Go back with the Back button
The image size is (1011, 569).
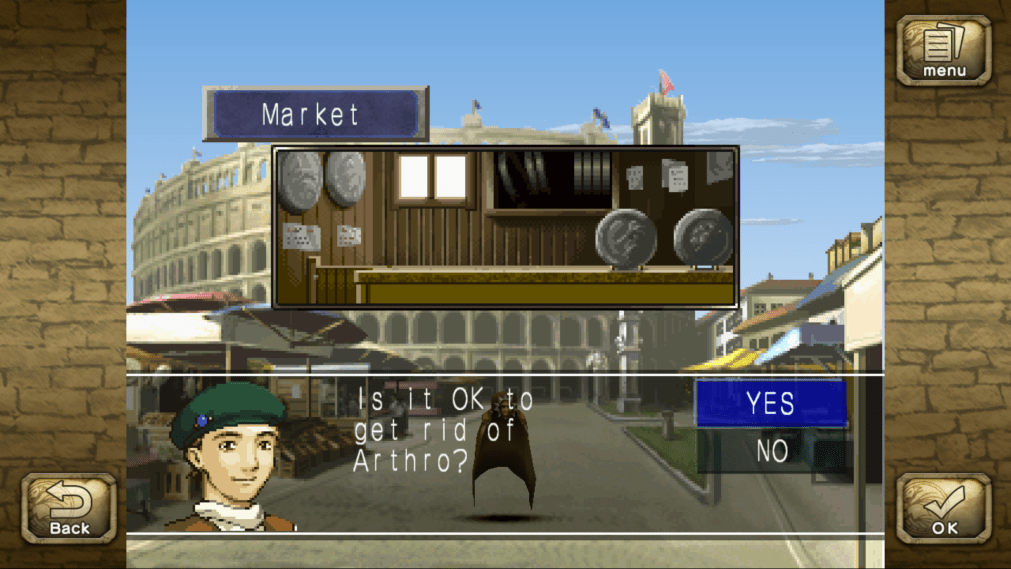coord(69,509)
